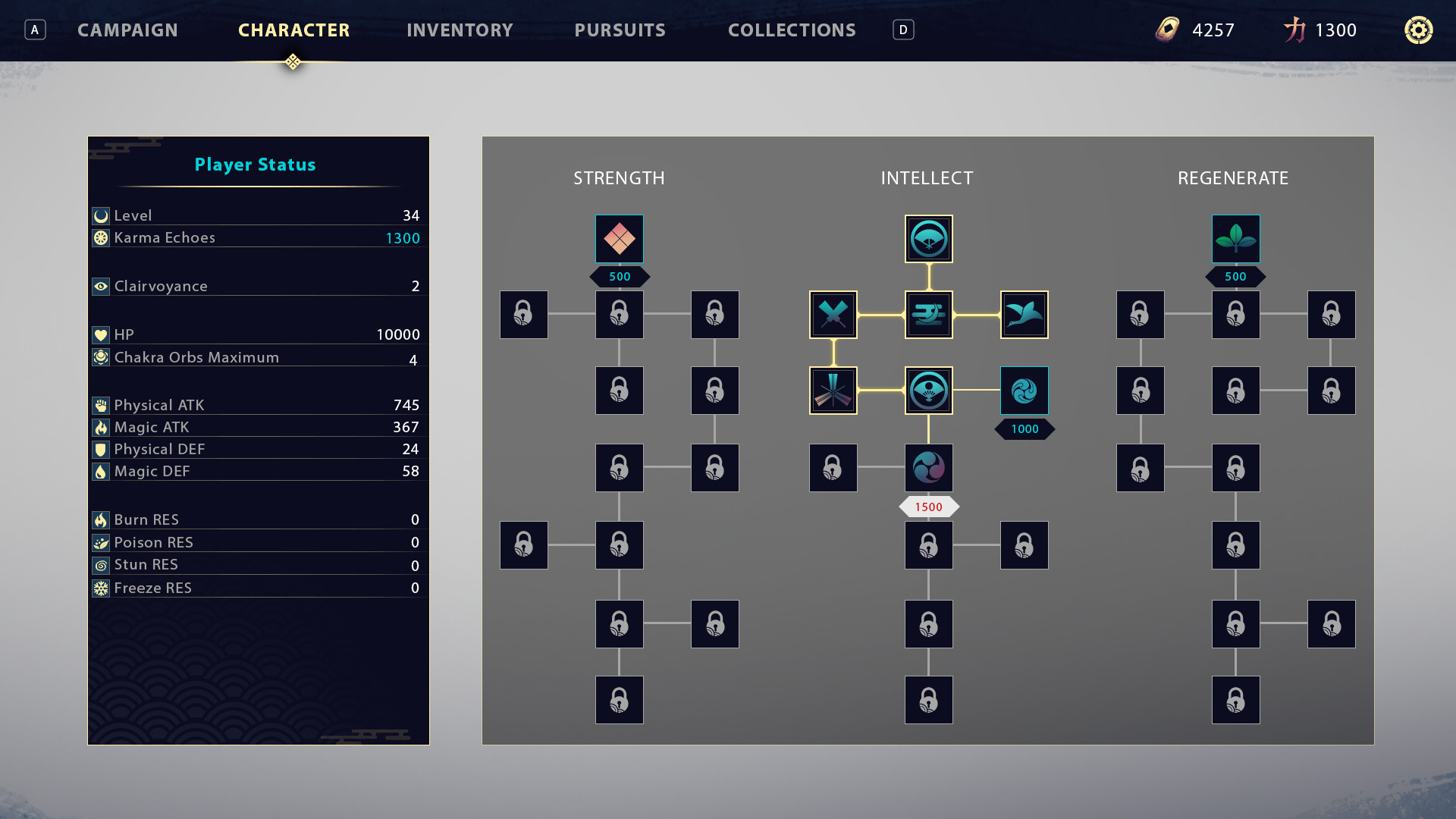This screenshot has width=1456, height=819.
Task: Open the Pursuits tab
Action: point(620,30)
